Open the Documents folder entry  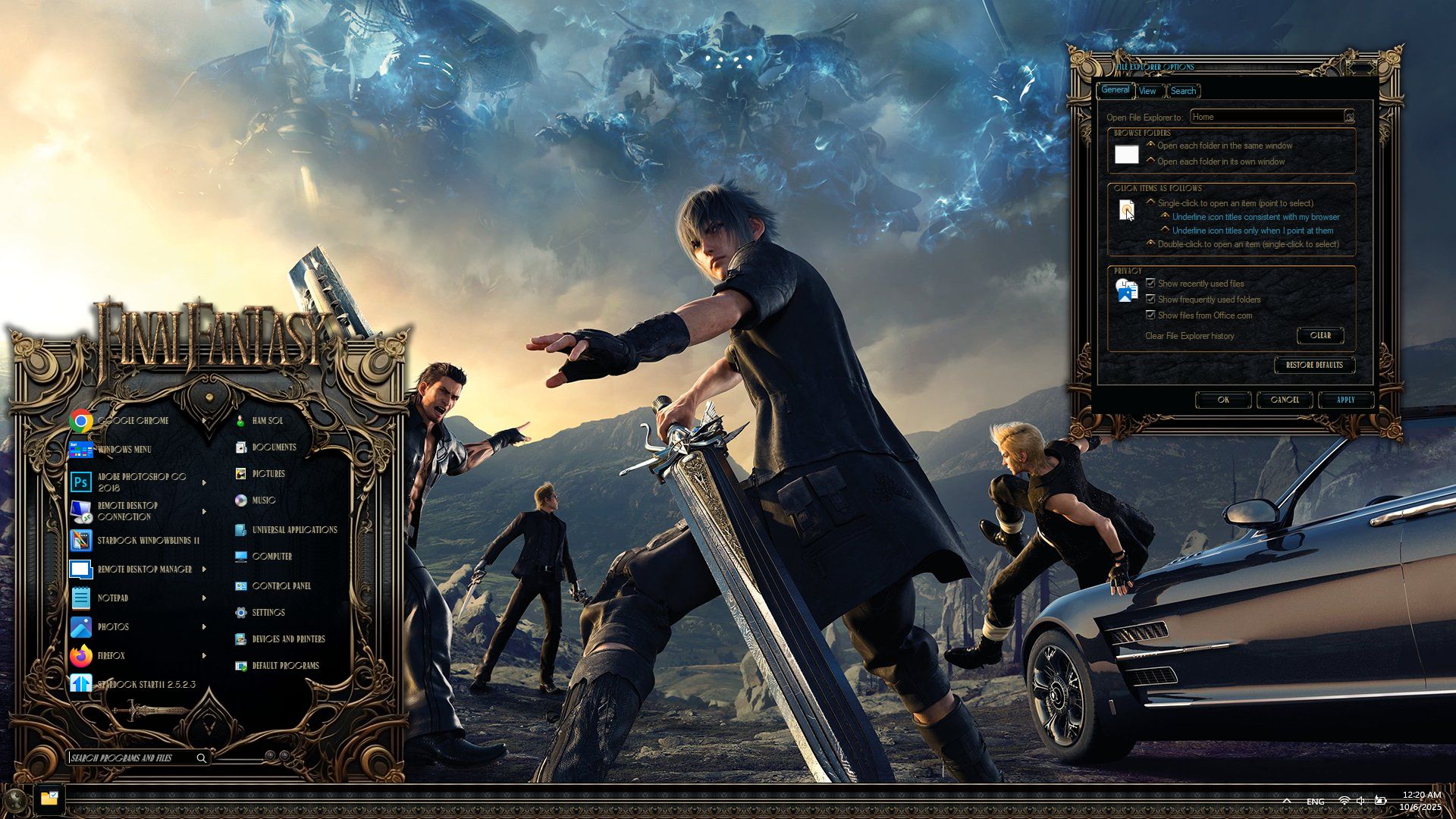[x=273, y=447]
